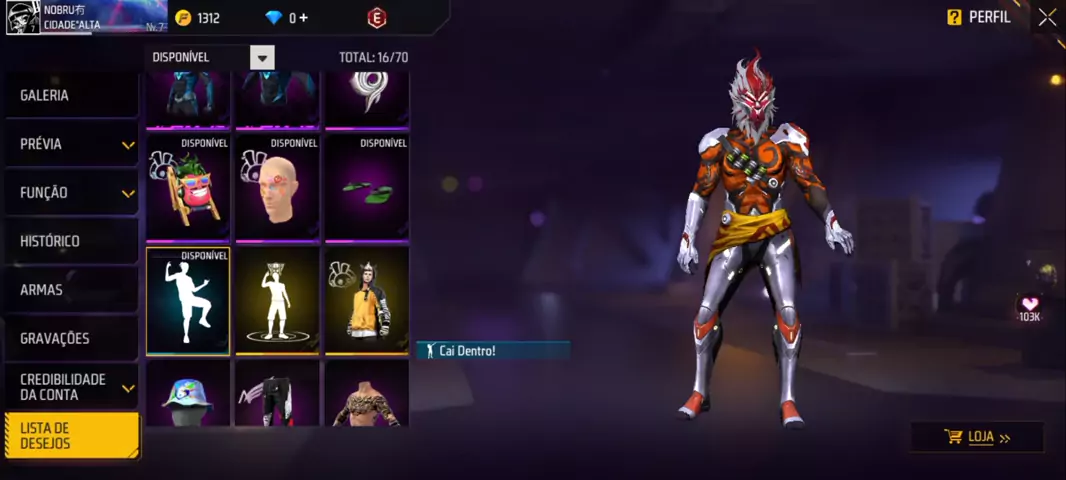This screenshot has height=480, width=1066.
Task: Open the Disponível filter dropdown
Action: click(x=262, y=58)
